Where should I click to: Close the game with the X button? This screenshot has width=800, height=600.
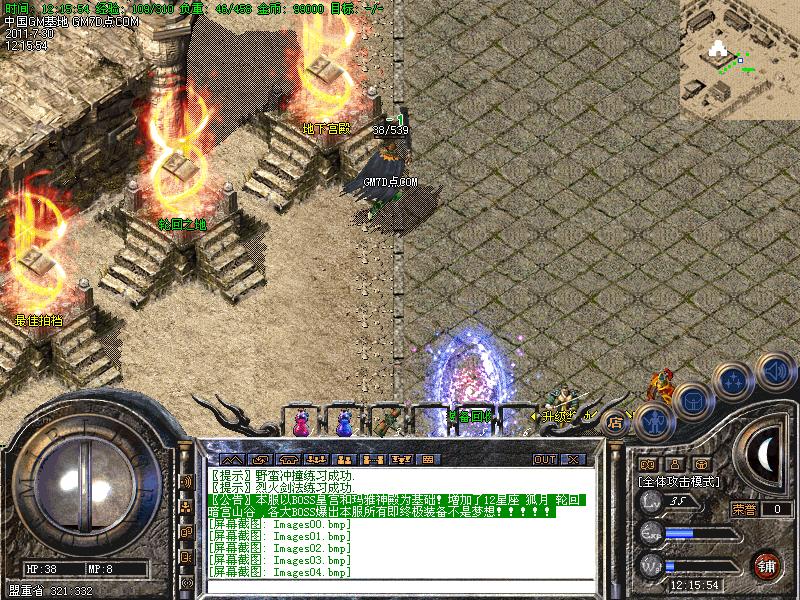[x=573, y=460]
